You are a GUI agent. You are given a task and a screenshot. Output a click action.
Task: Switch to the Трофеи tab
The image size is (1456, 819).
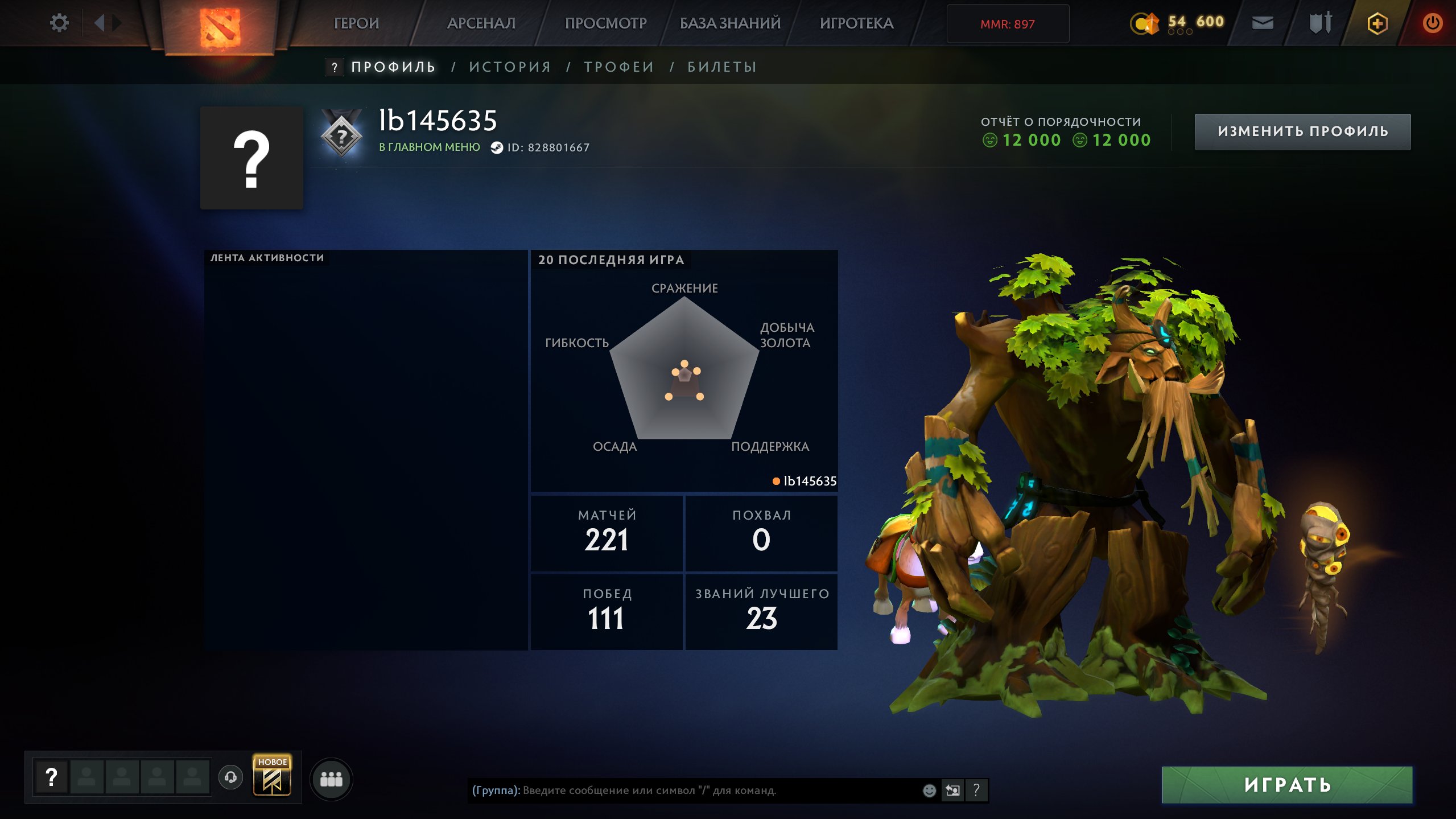[x=619, y=67]
